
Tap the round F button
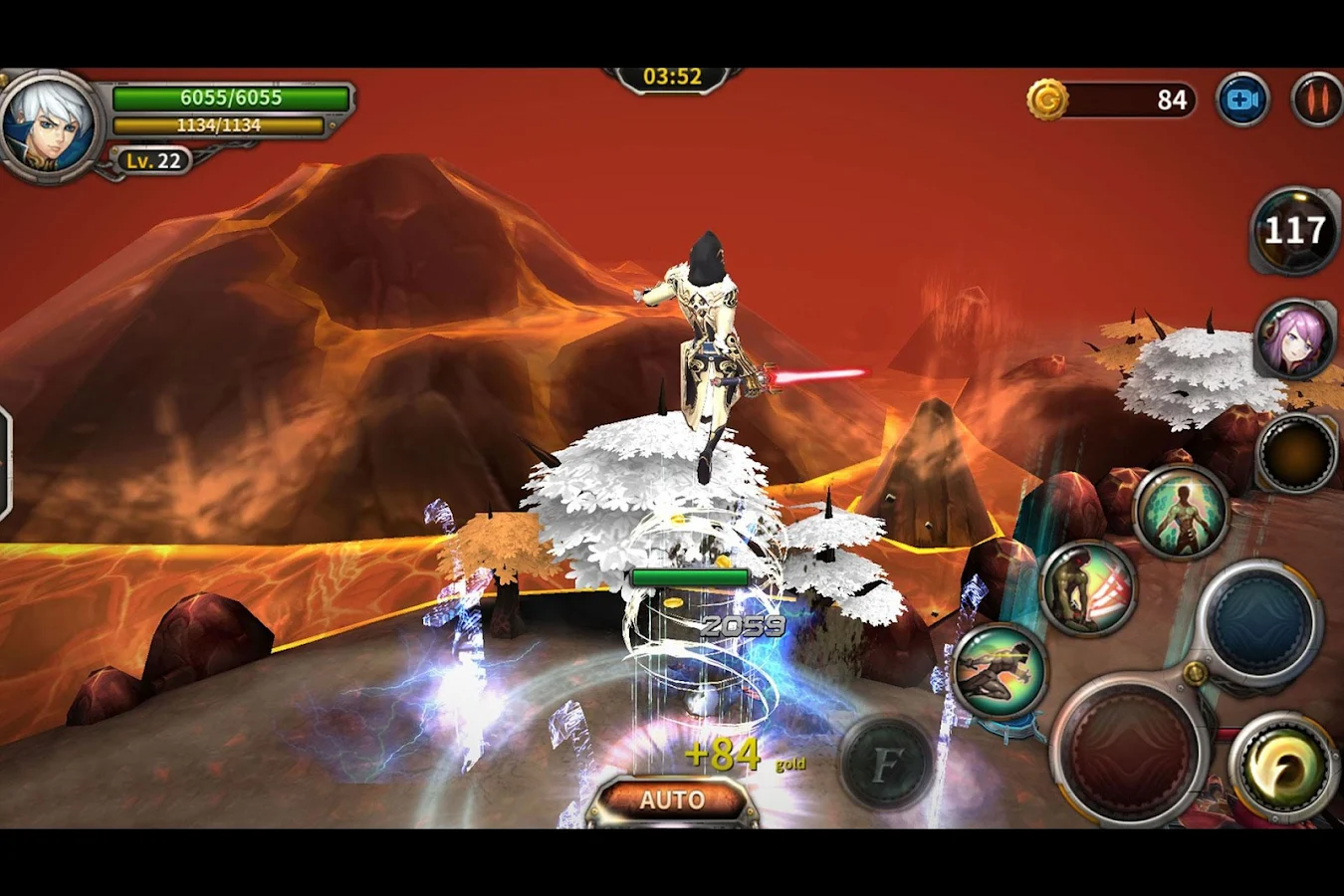[x=886, y=765]
